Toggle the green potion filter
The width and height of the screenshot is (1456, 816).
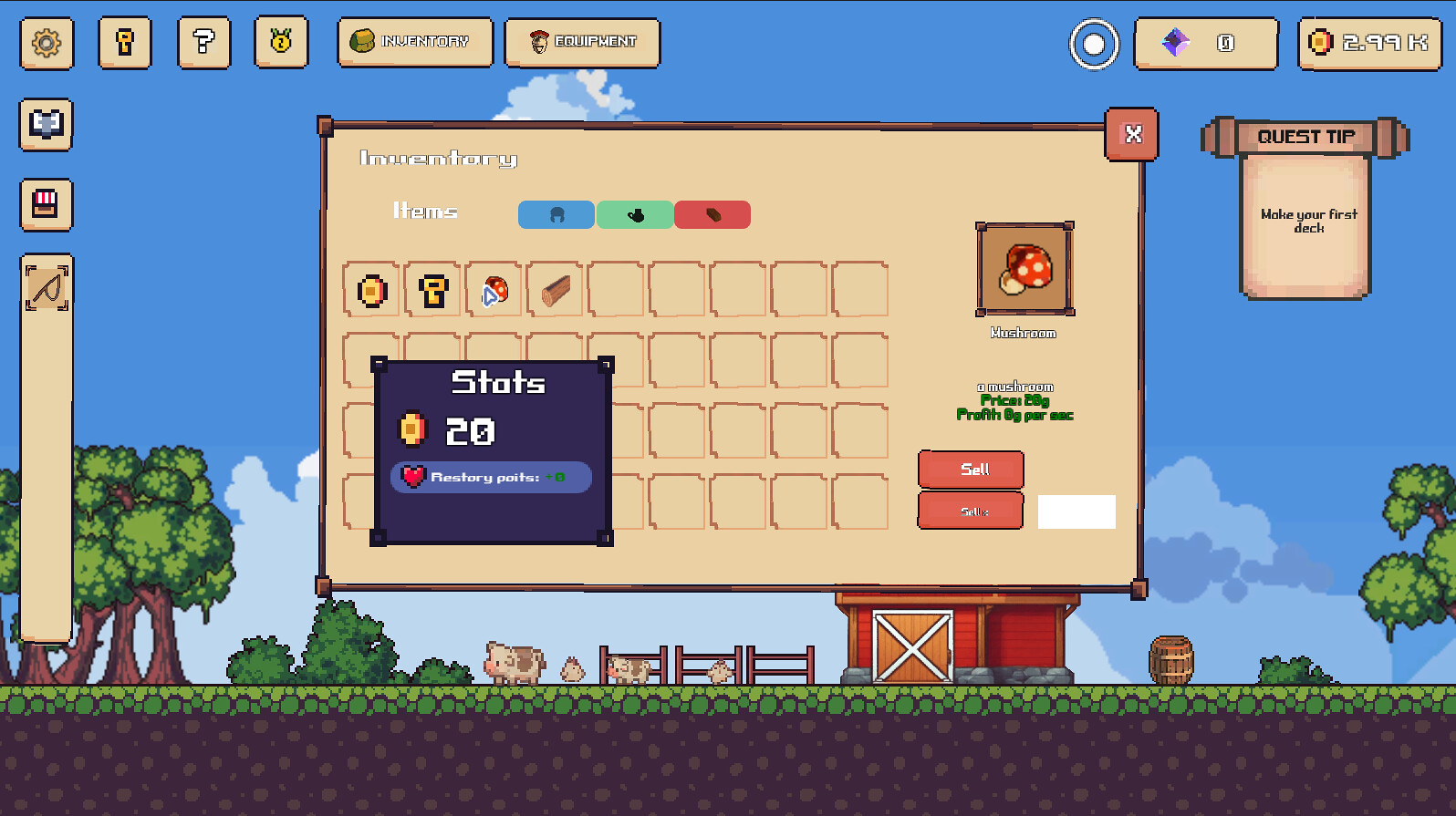click(x=634, y=214)
